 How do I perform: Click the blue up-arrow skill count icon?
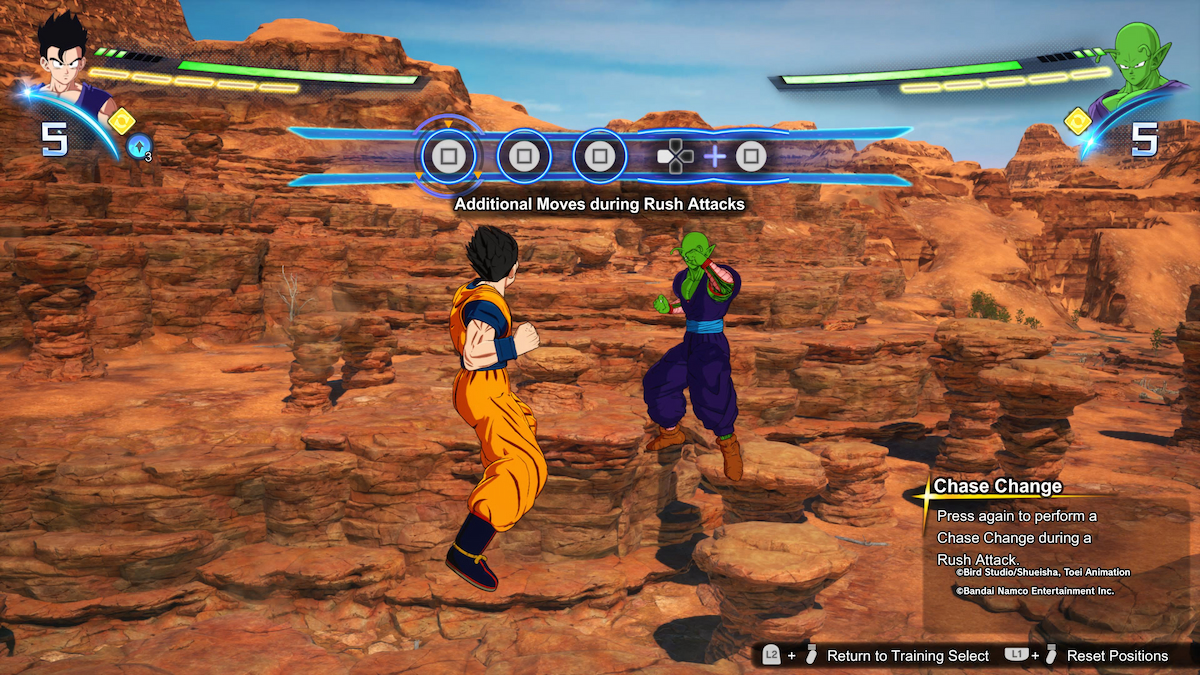[140, 148]
